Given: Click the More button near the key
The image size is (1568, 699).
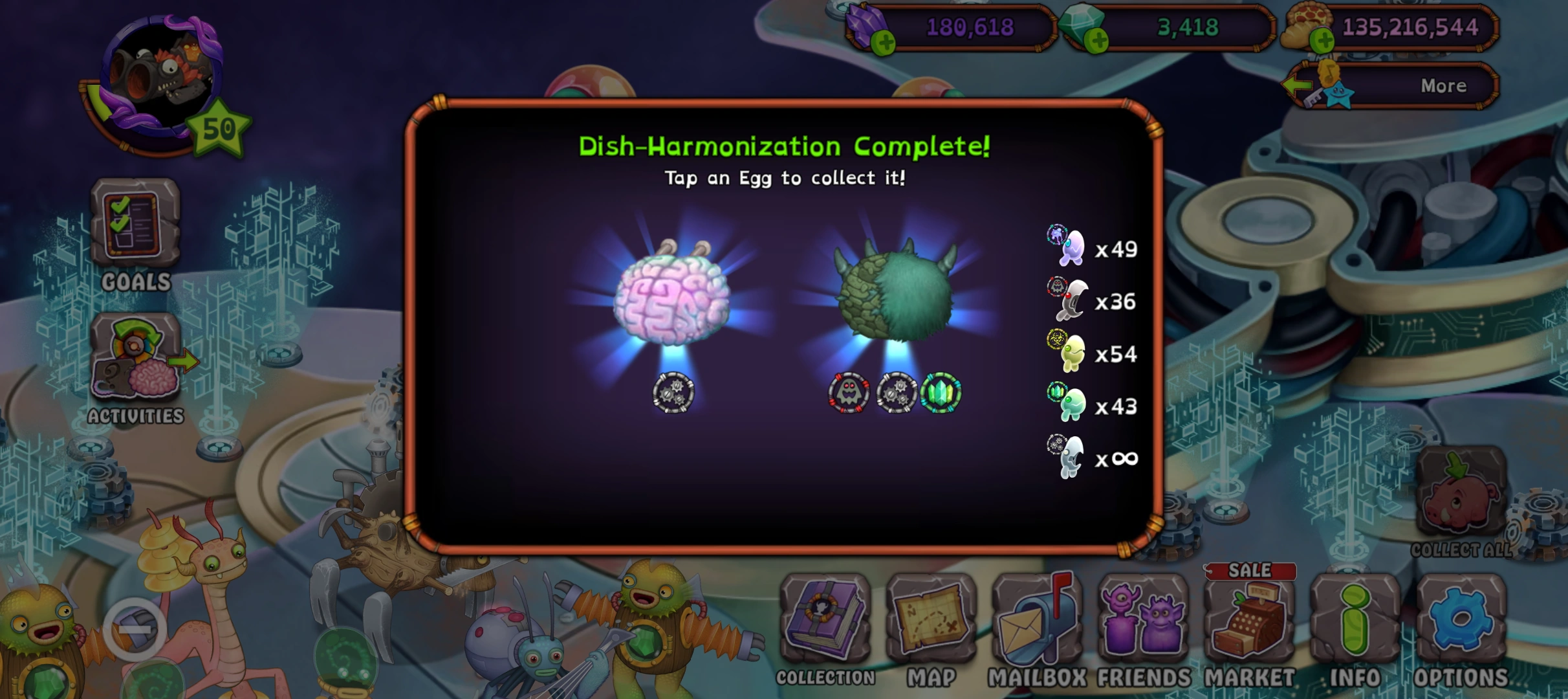Looking at the screenshot, I should click(x=1443, y=85).
